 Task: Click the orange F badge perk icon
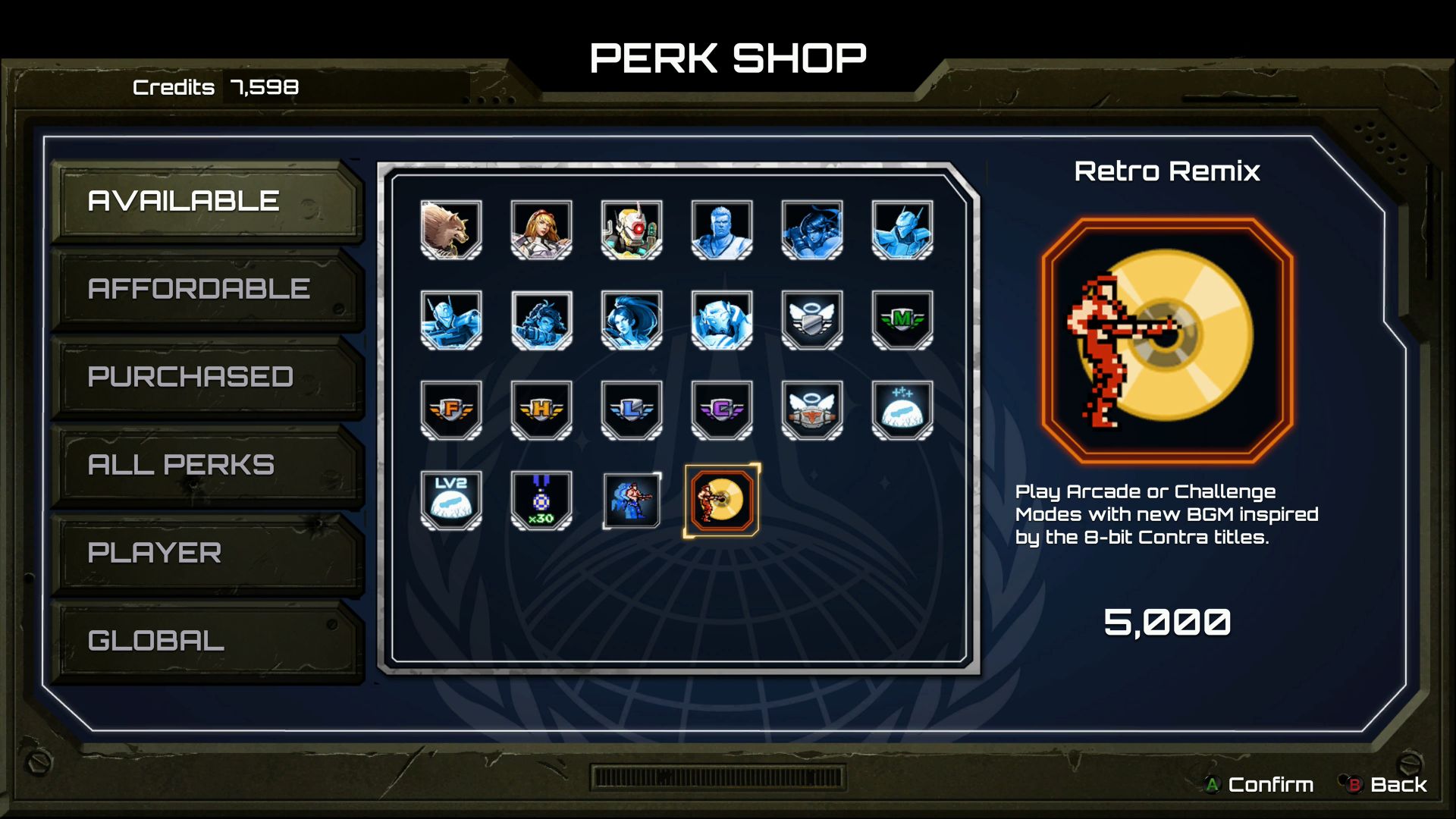pyautogui.click(x=451, y=411)
